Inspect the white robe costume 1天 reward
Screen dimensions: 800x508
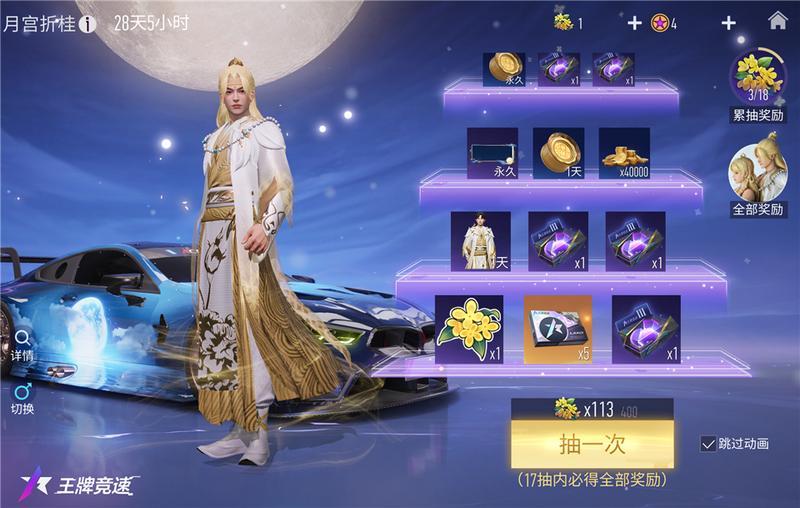(480, 240)
